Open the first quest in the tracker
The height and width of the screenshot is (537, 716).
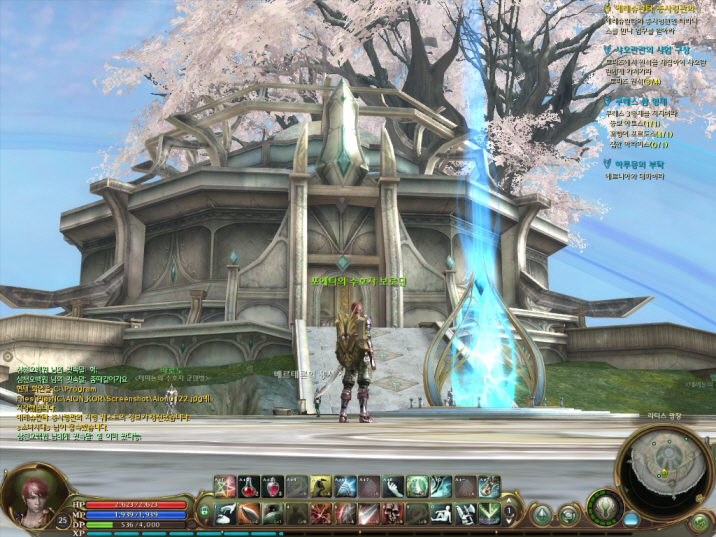tap(655, 8)
